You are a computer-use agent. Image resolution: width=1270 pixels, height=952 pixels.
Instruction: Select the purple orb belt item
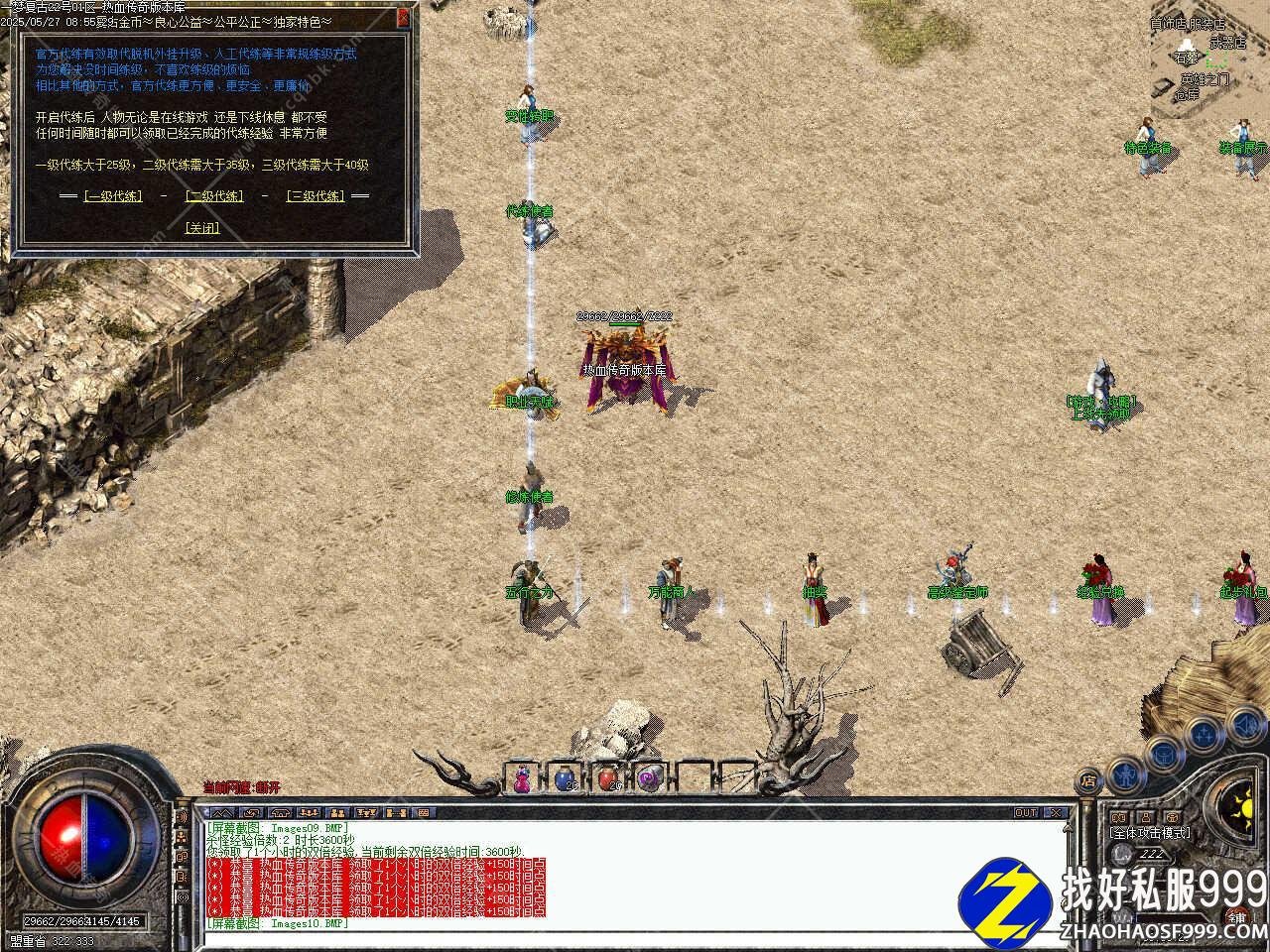pos(649,779)
